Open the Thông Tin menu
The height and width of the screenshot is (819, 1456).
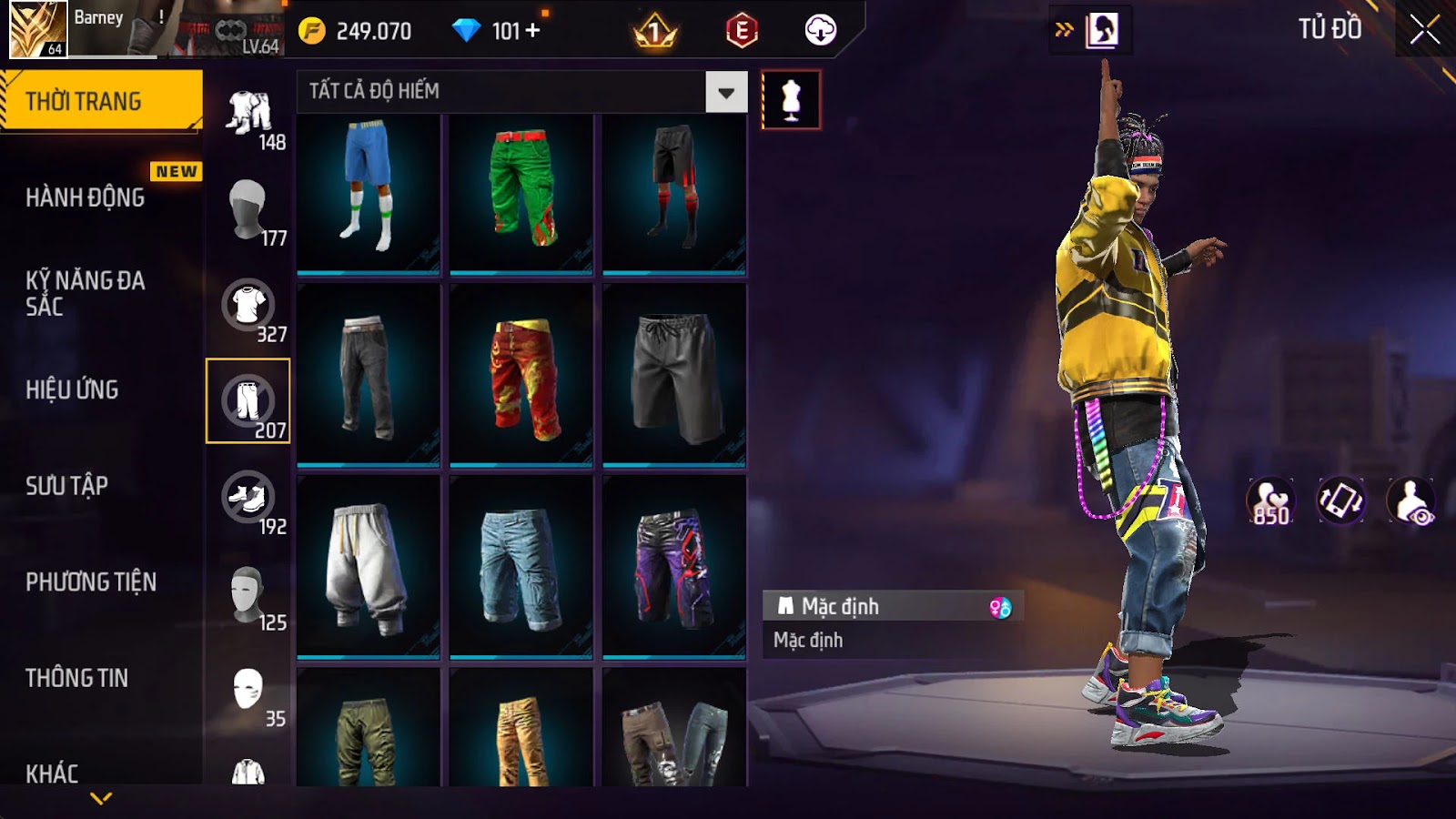pos(77,678)
